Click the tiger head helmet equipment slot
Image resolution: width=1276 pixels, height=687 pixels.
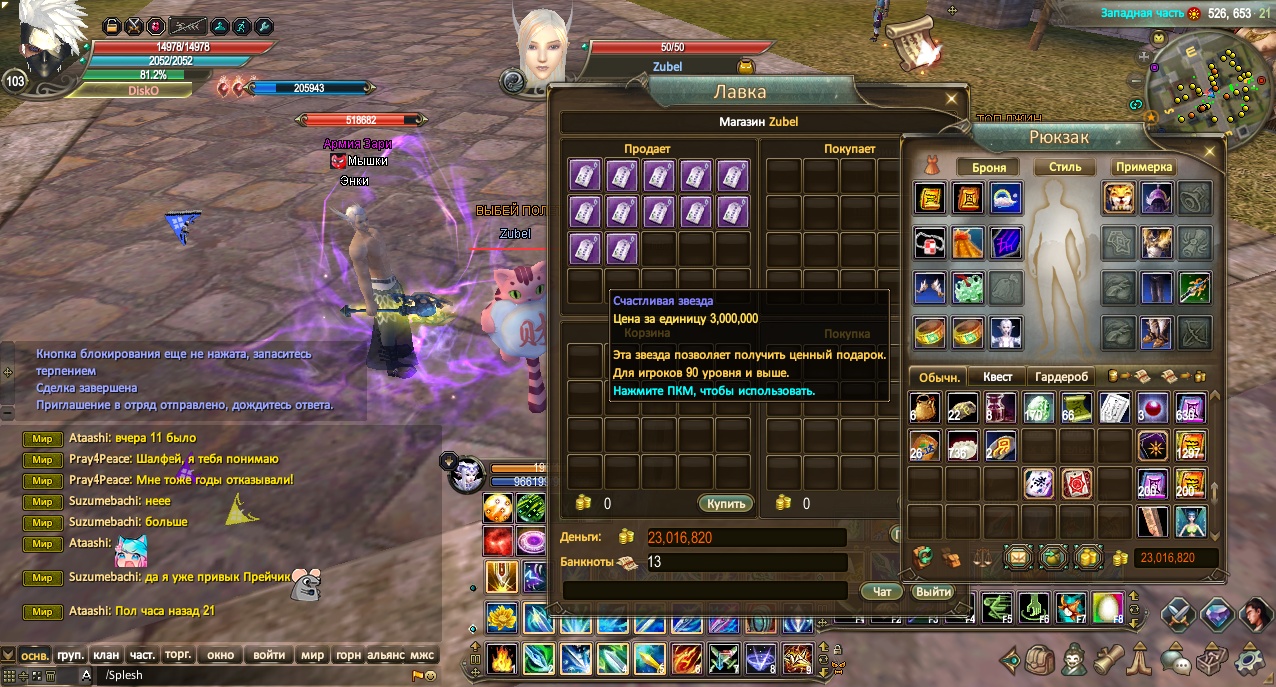(1118, 198)
